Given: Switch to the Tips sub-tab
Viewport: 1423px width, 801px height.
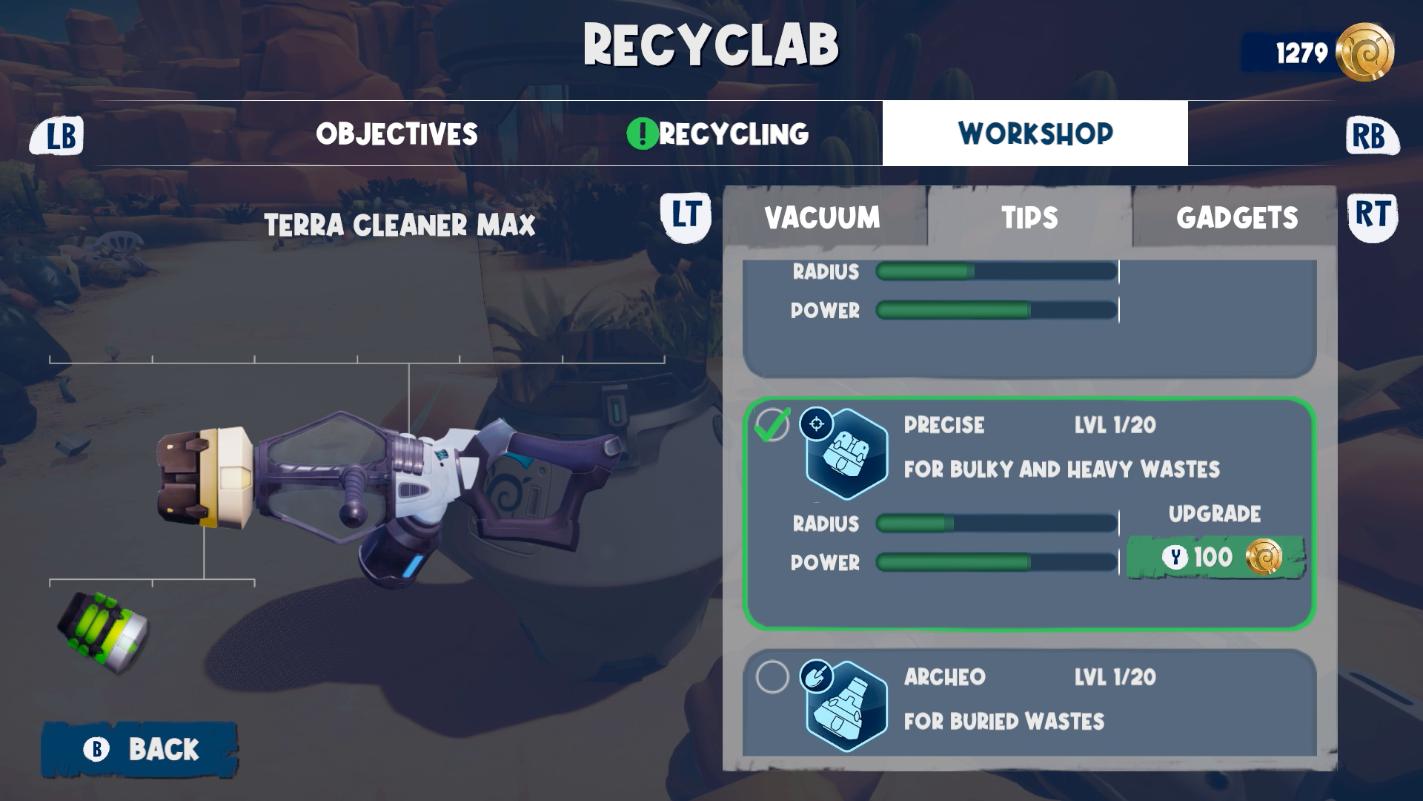Looking at the screenshot, I should point(1029,218).
